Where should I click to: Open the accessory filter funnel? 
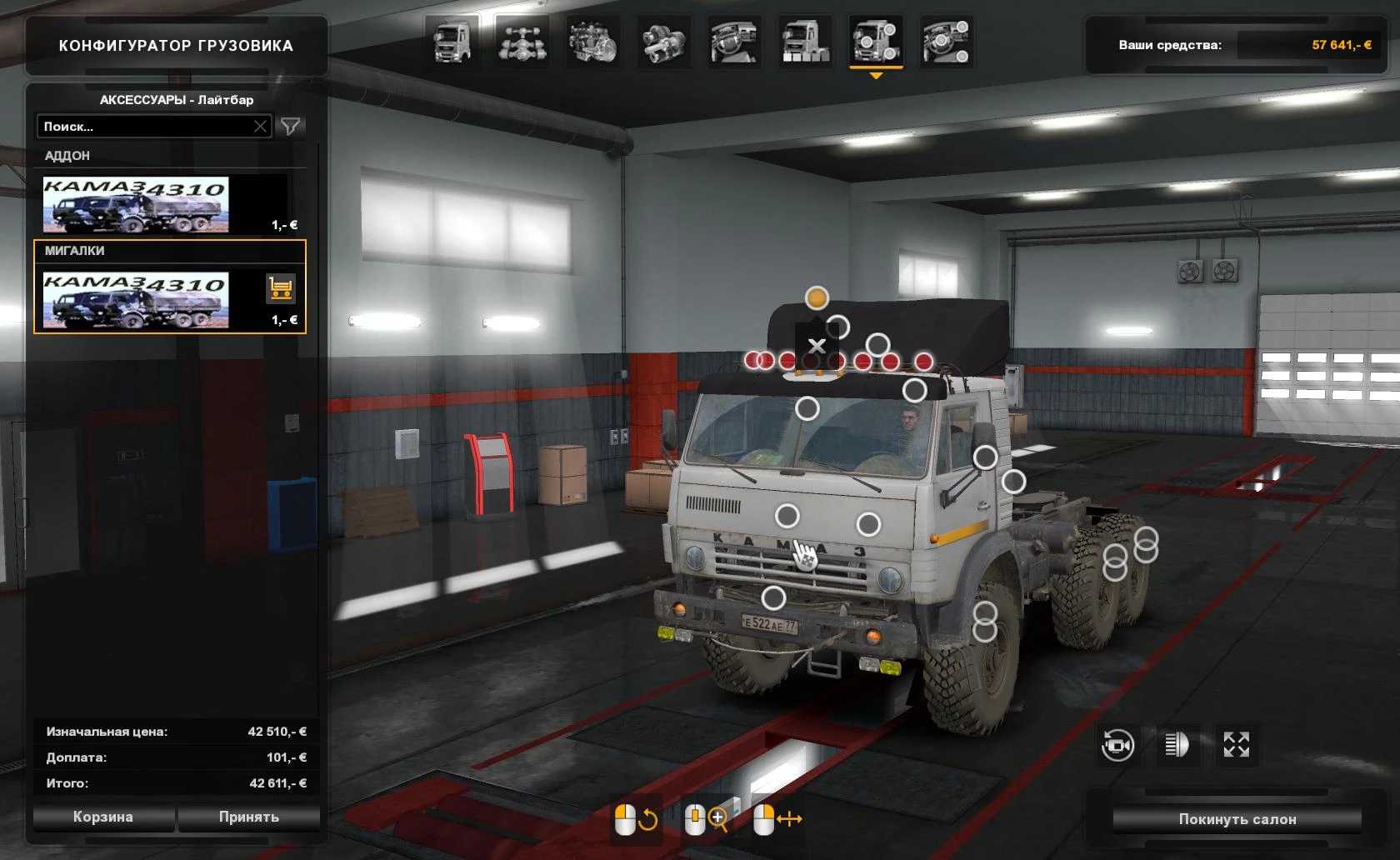tap(291, 127)
